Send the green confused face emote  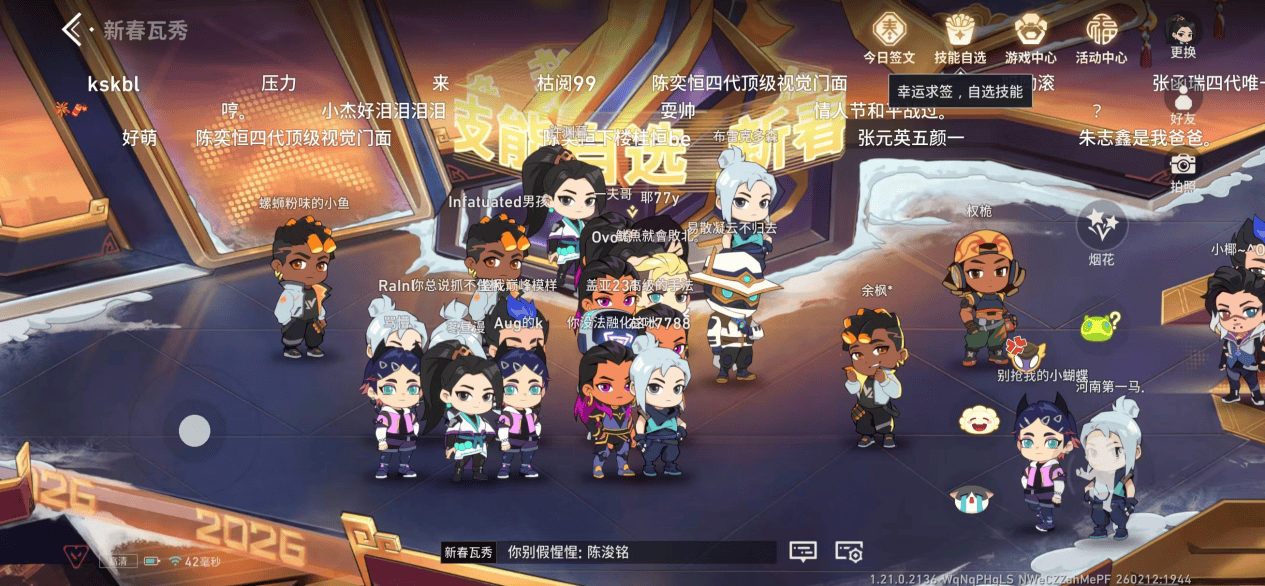point(1099,326)
